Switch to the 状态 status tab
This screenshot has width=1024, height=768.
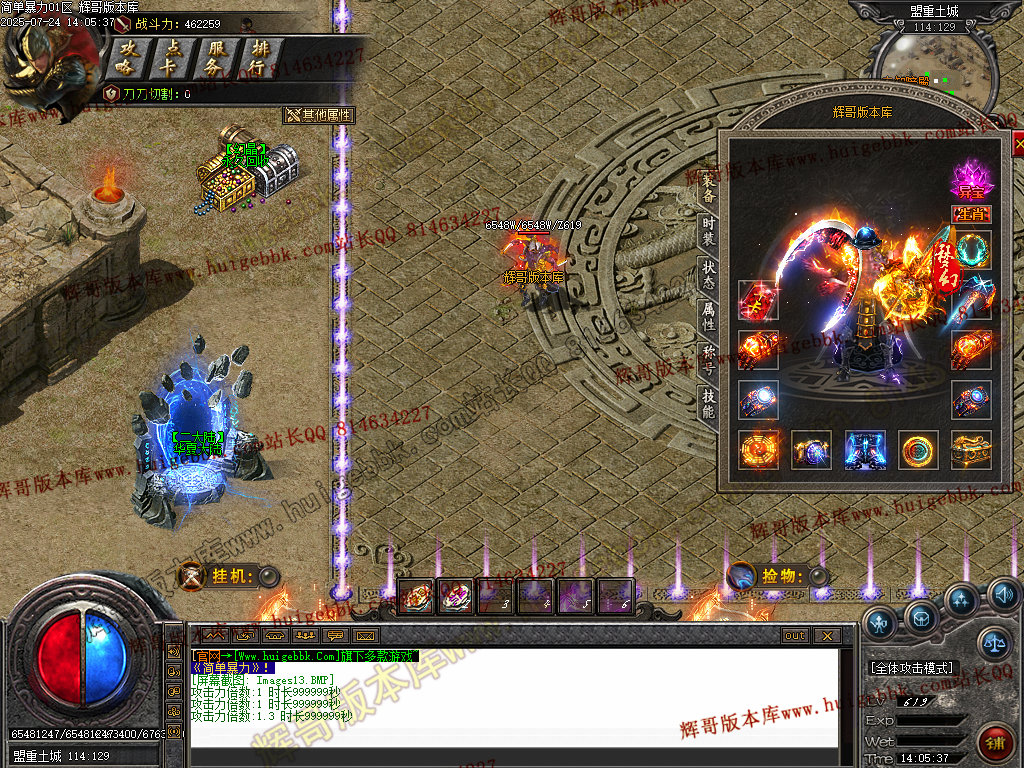[x=708, y=275]
